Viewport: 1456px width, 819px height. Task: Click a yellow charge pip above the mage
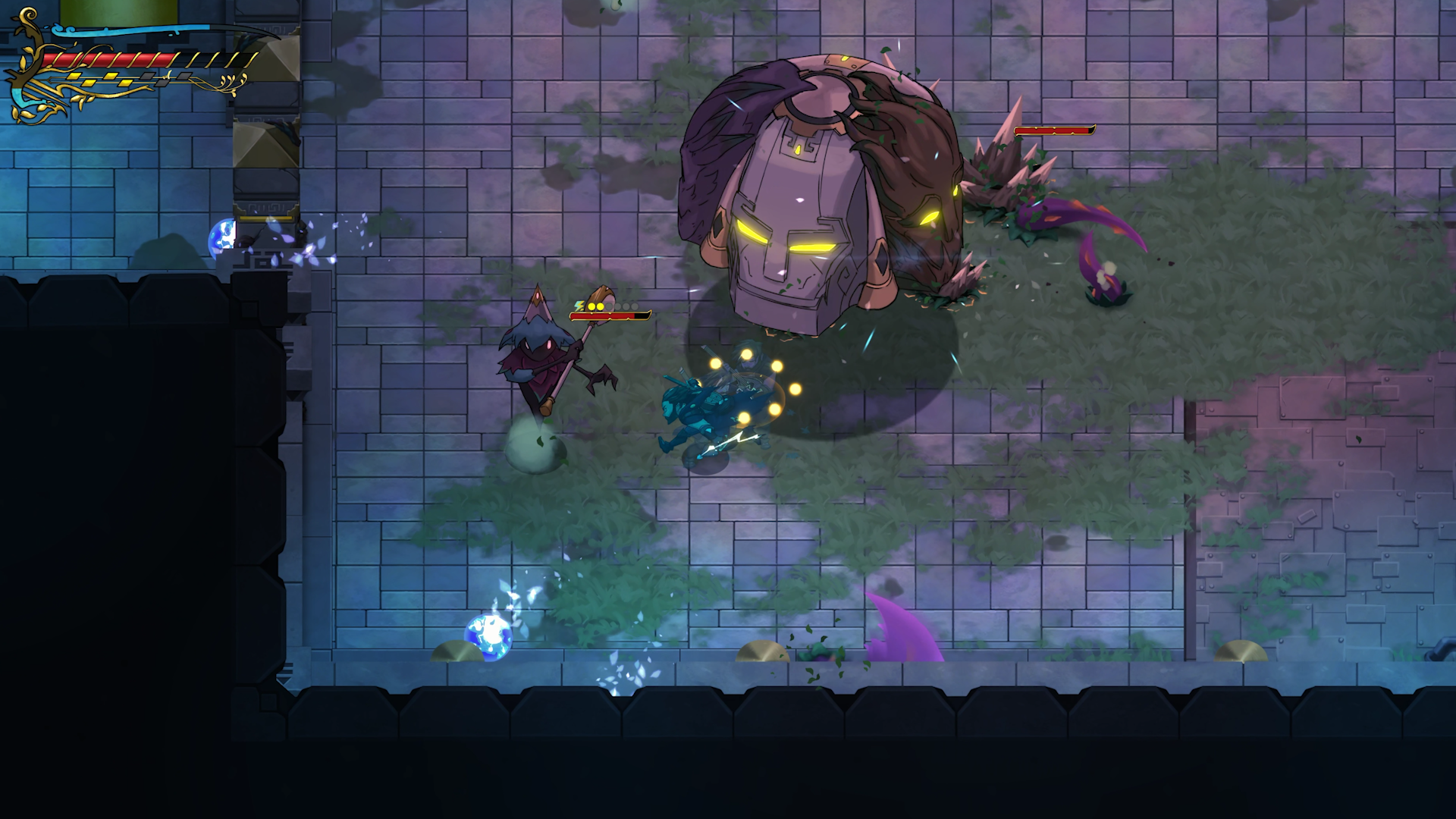point(592,305)
